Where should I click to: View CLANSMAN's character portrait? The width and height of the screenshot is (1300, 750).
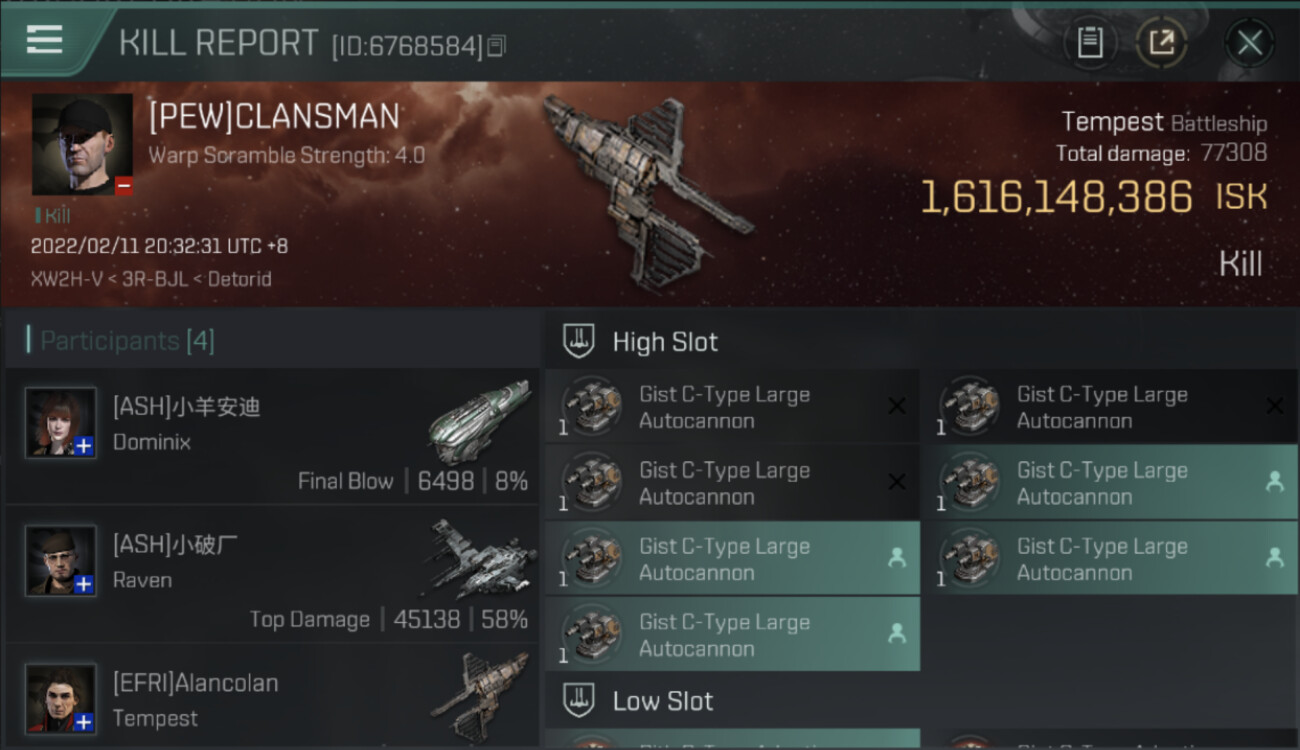click(82, 144)
